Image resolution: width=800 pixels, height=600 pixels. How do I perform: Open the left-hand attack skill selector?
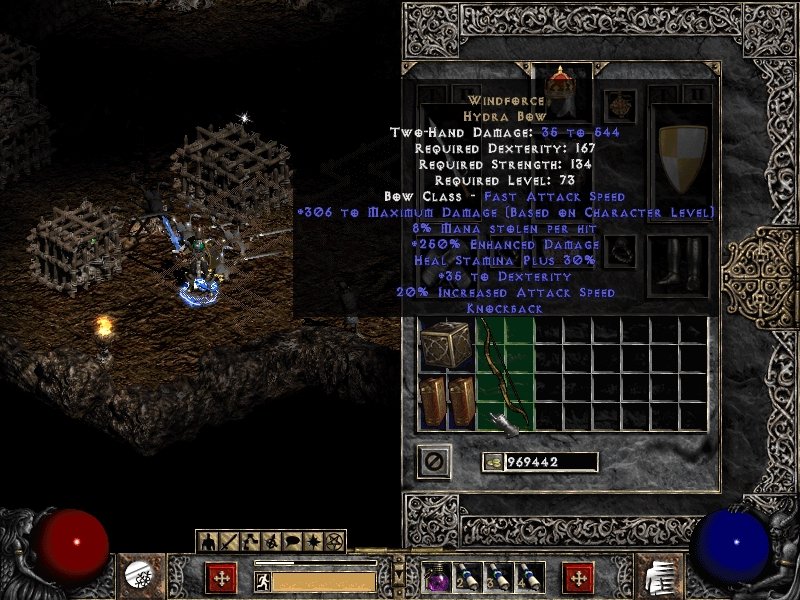(137, 576)
